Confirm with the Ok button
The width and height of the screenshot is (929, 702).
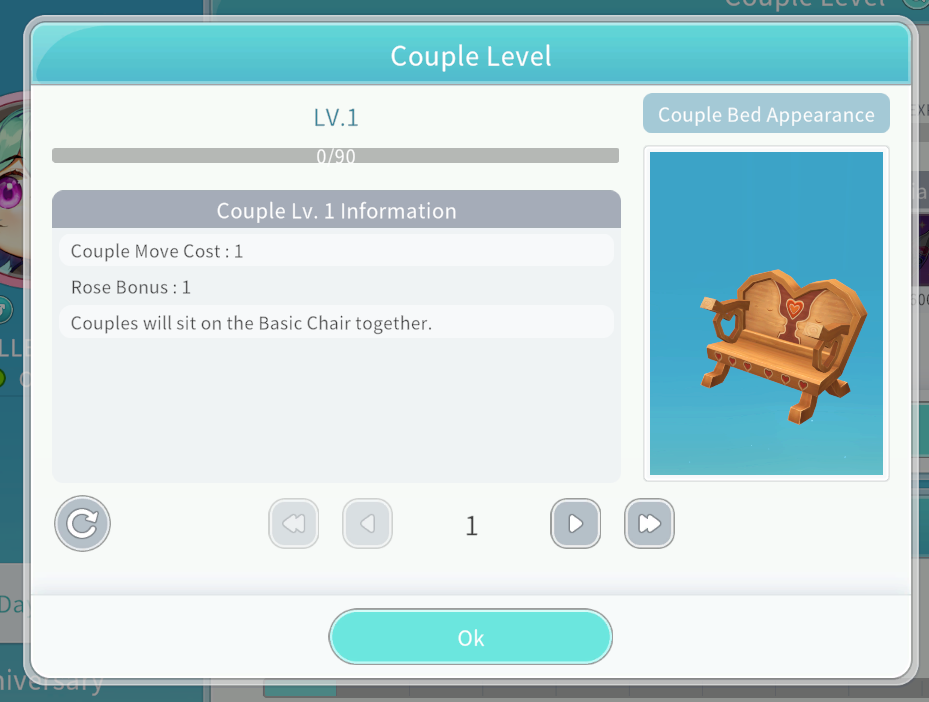tap(470, 637)
